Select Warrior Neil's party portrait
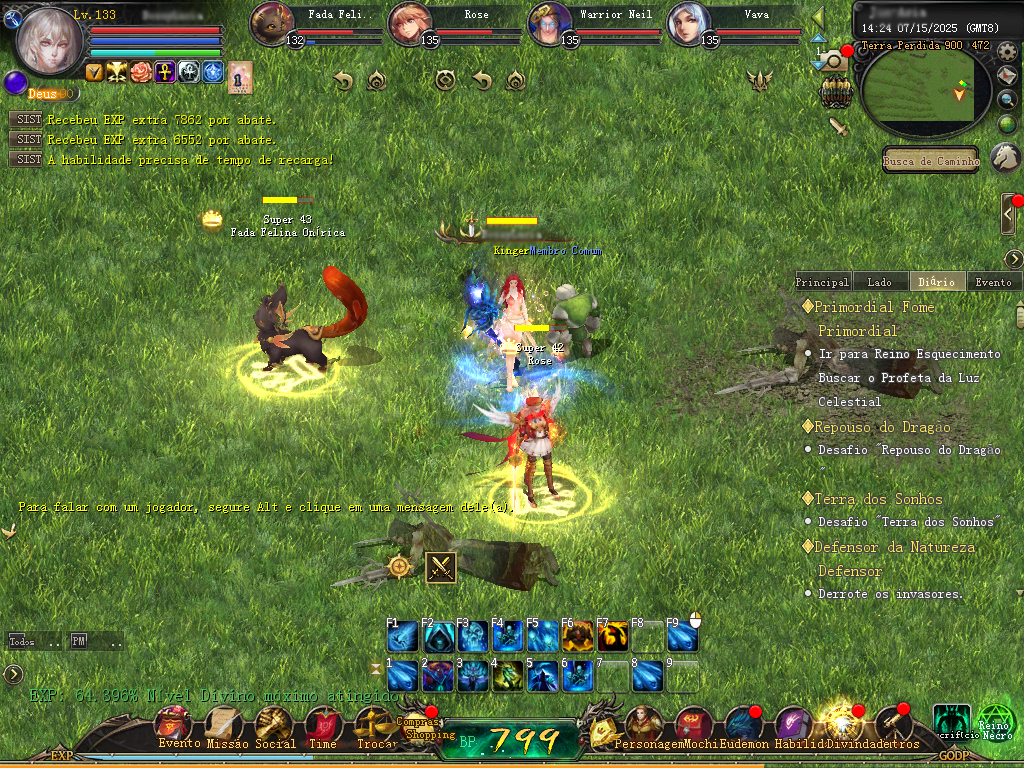Viewport: 1024px width, 768px height. tap(550, 22)
